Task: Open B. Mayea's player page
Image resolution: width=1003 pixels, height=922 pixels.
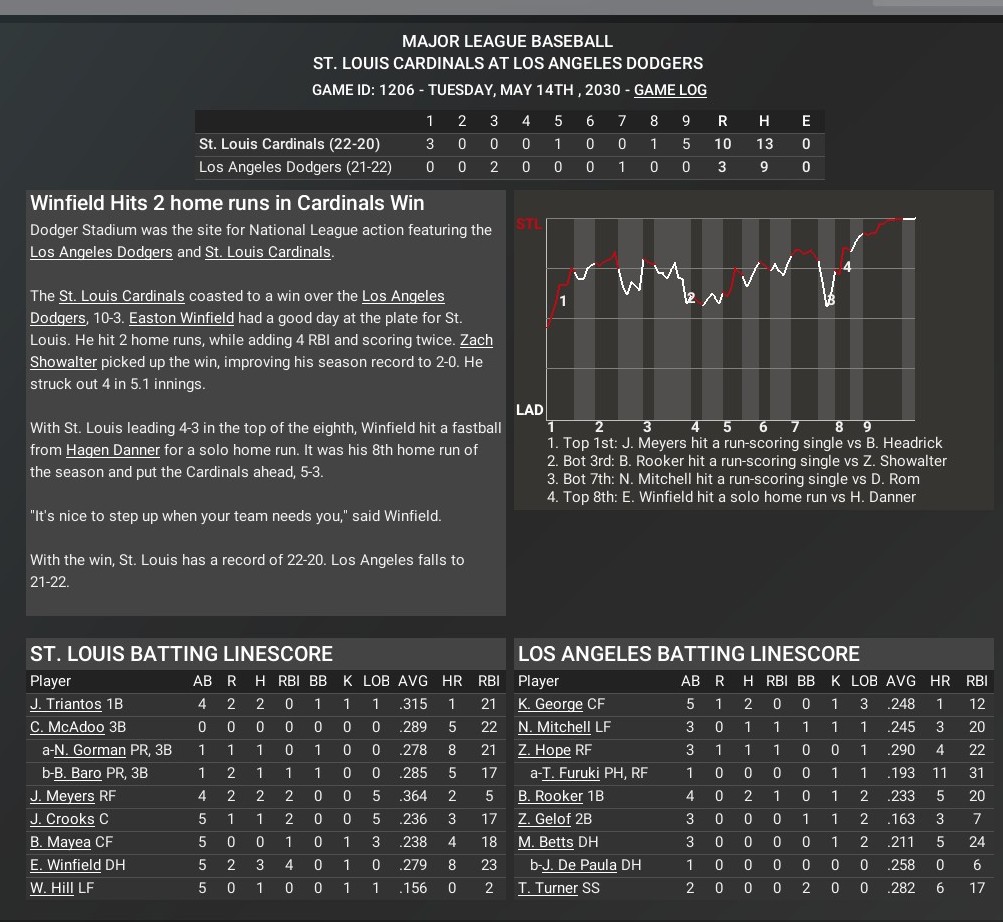Action: (60, 843)
